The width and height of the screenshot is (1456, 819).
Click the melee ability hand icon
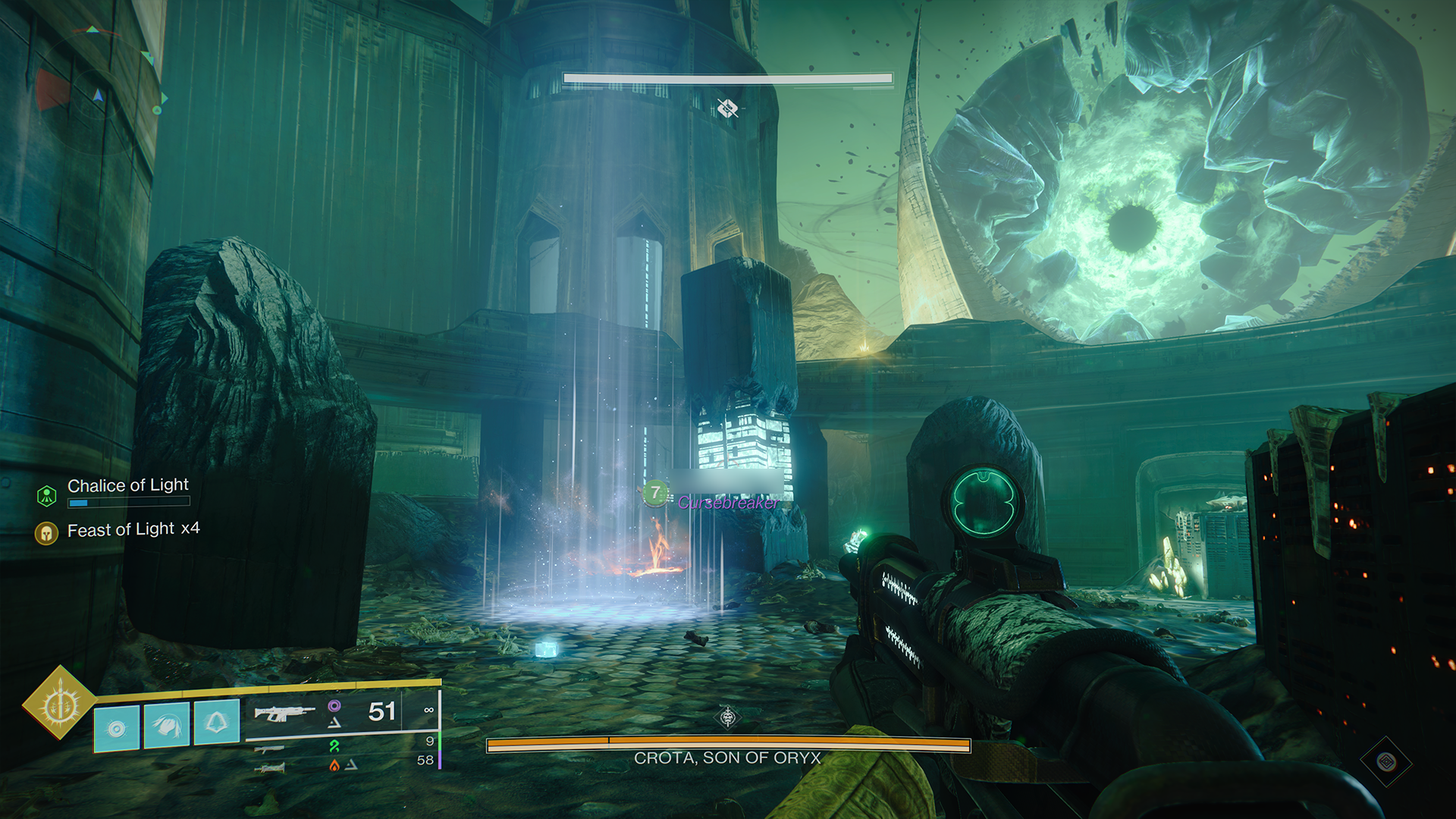click(168, 726)
